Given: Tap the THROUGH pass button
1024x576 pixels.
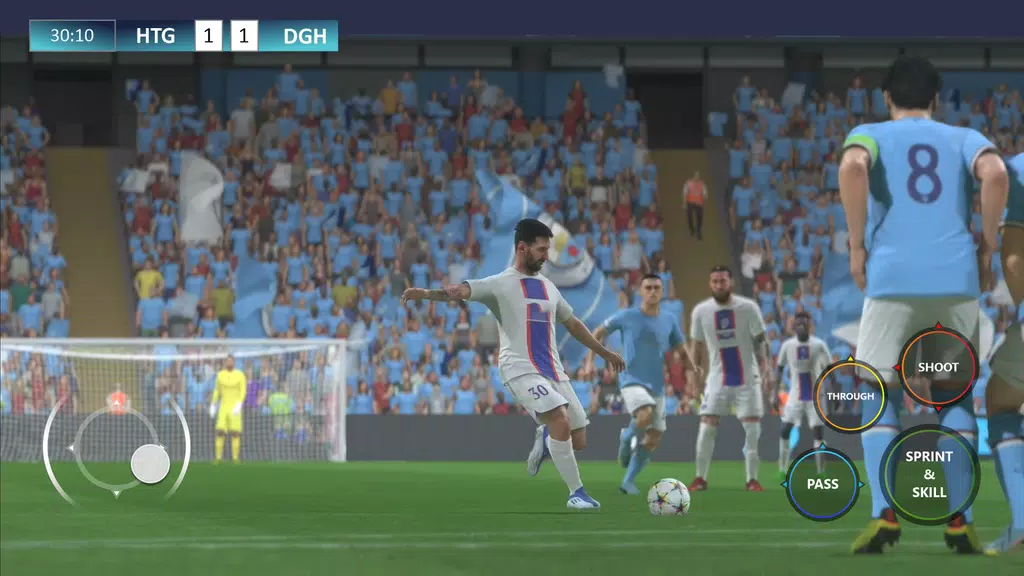Looking at the screenshot, I should [850, 396].
